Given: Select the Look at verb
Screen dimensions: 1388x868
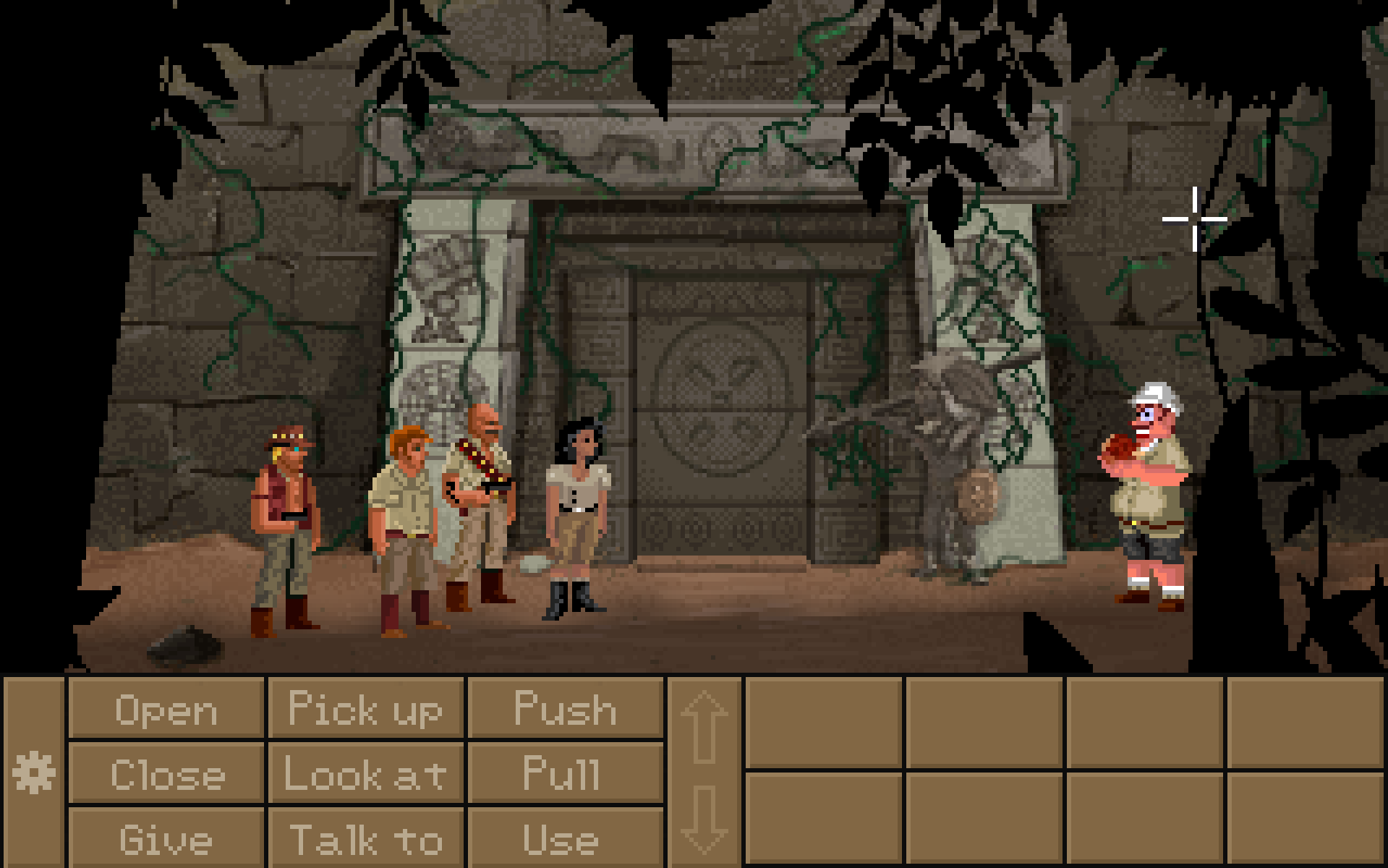Looking at the screenshot, I should click(365, 775).
